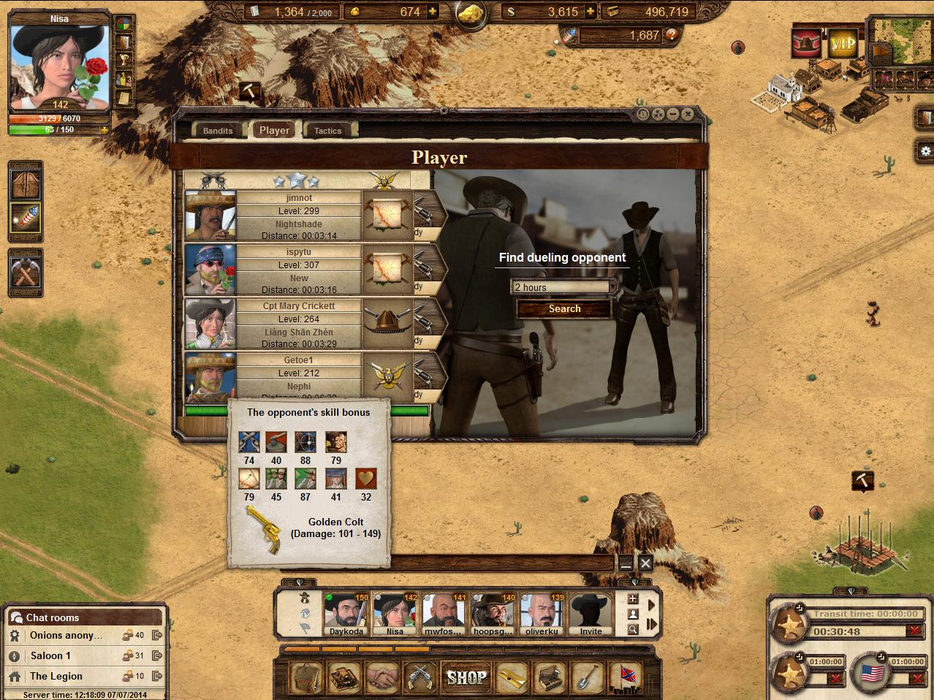Choose opponent ispytu from the list

click(x=298, y=269)
